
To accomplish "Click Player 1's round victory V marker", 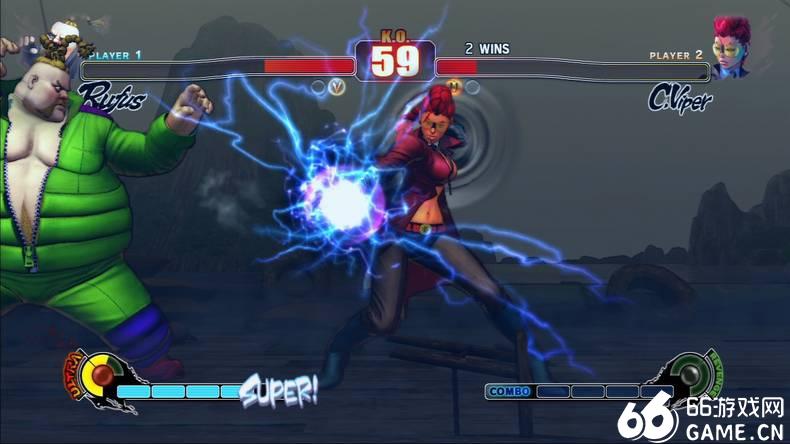I will pyautogui.click(x=339, y=87).
